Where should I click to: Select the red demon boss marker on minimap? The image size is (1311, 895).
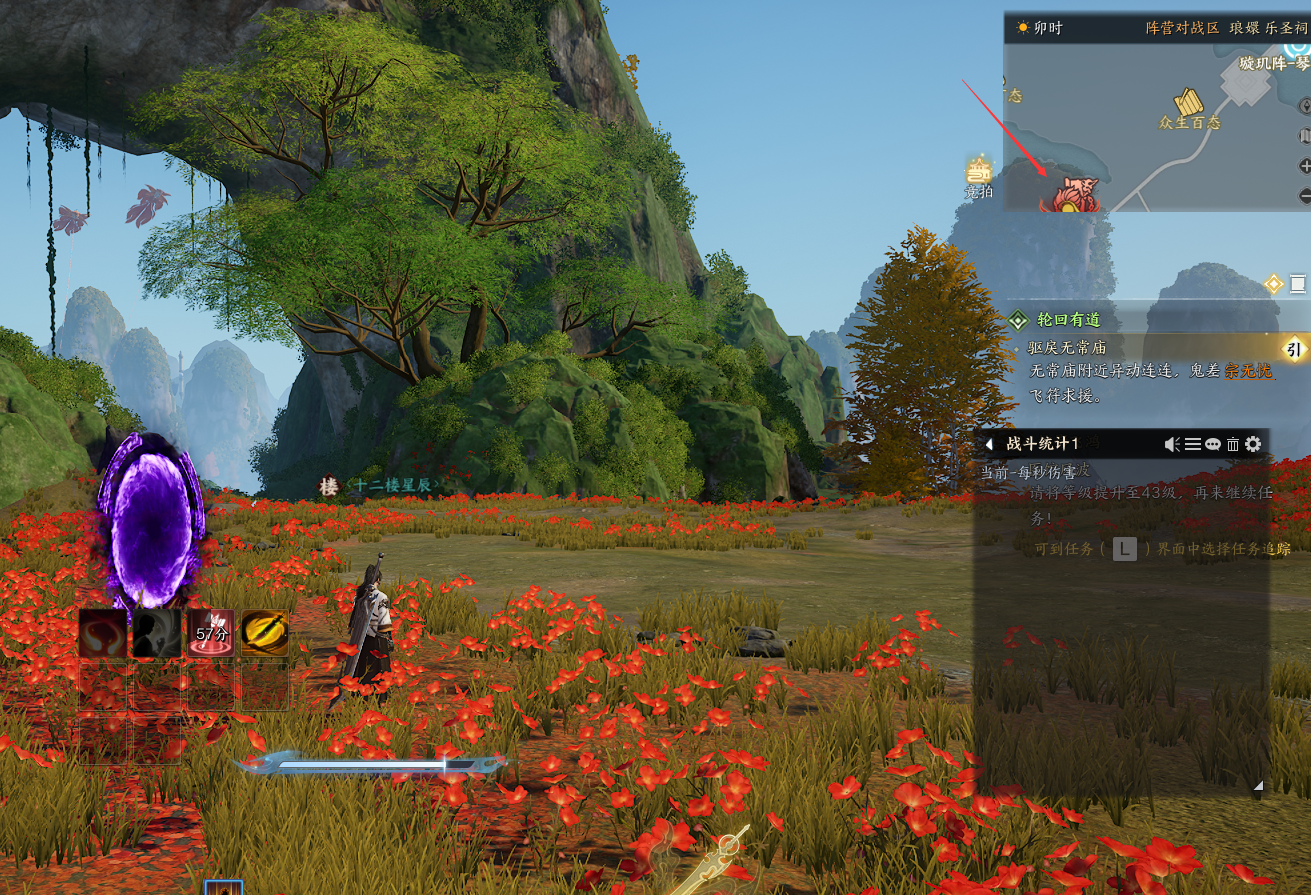coord(1071,194)
